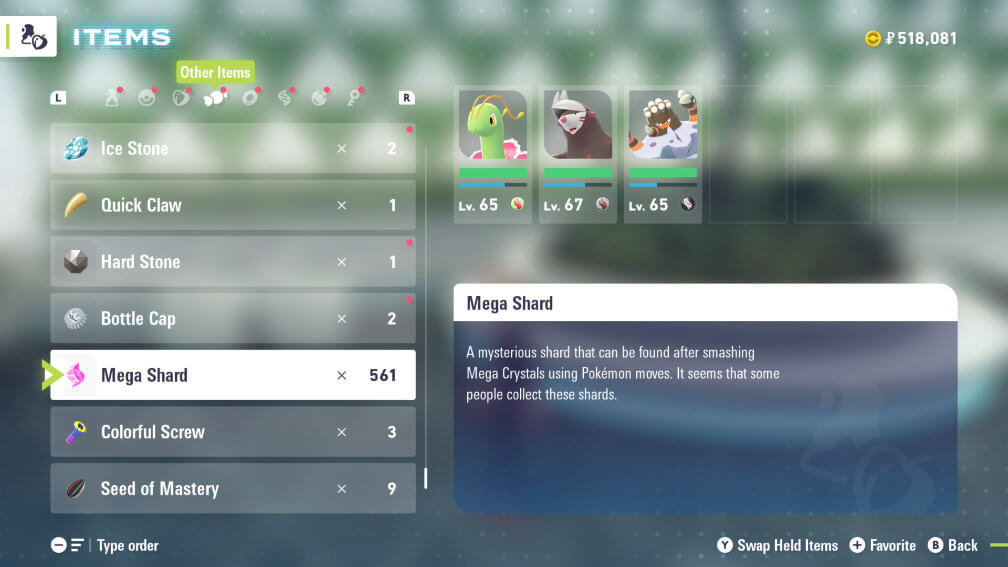1008x567 pixels.
Task: Select the highlighted Mega Shard row
Action: pyautogui.click(x=232, y=375)
